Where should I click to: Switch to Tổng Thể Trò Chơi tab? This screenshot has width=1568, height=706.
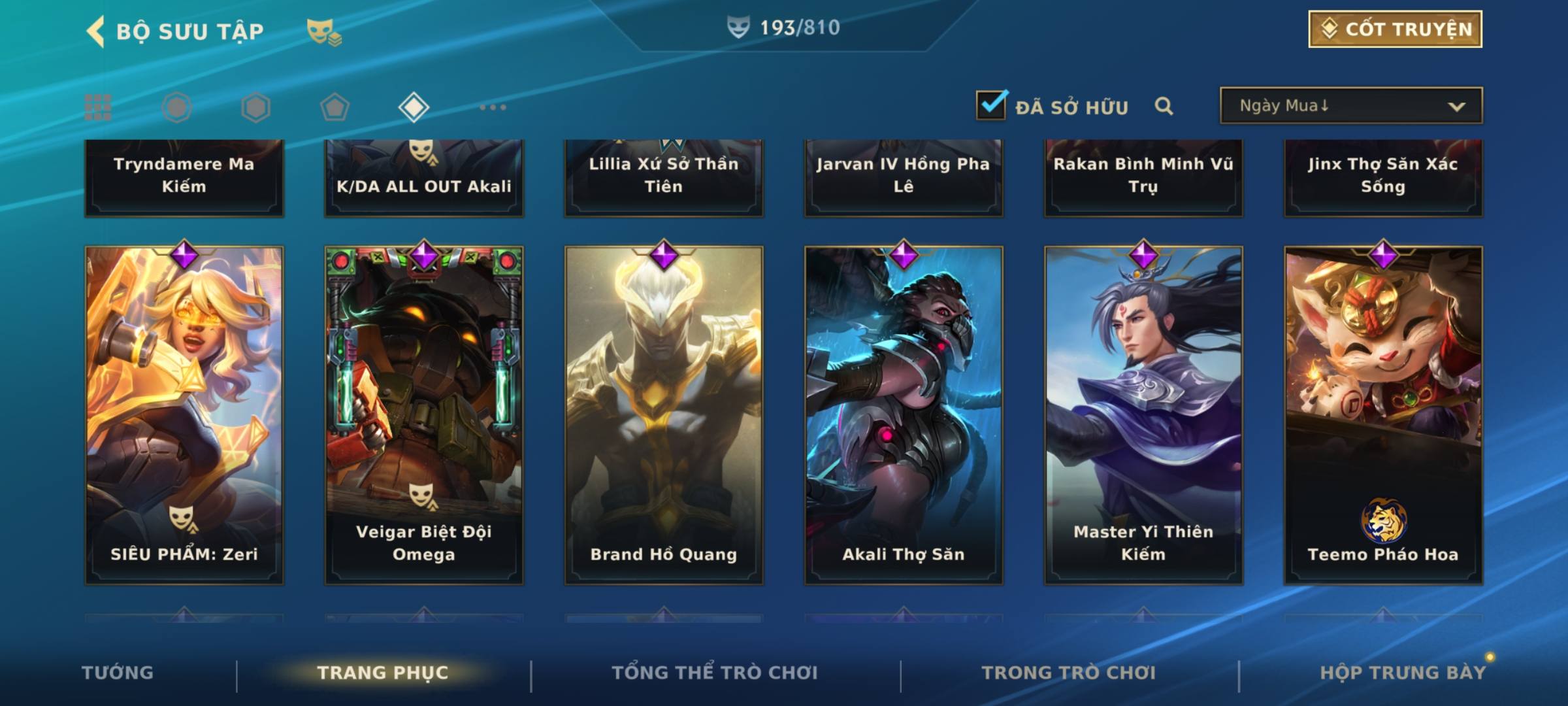(715, 673)
